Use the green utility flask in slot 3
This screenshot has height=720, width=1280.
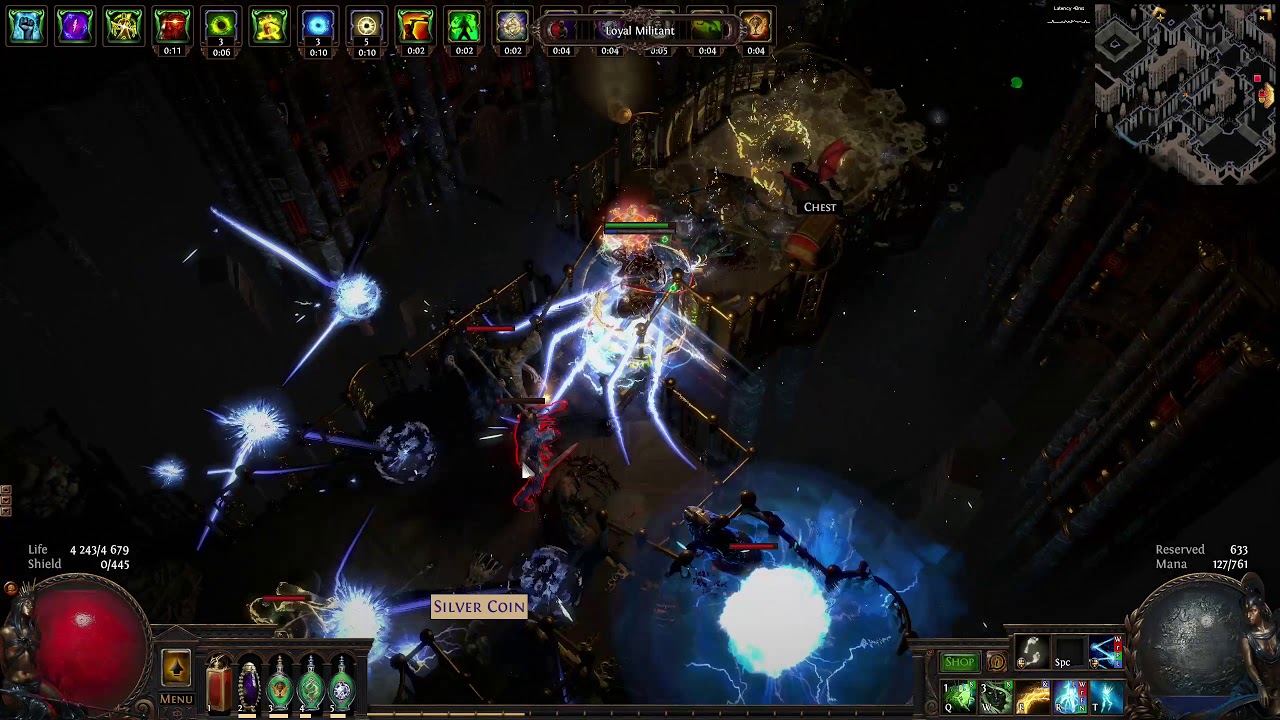280,685
